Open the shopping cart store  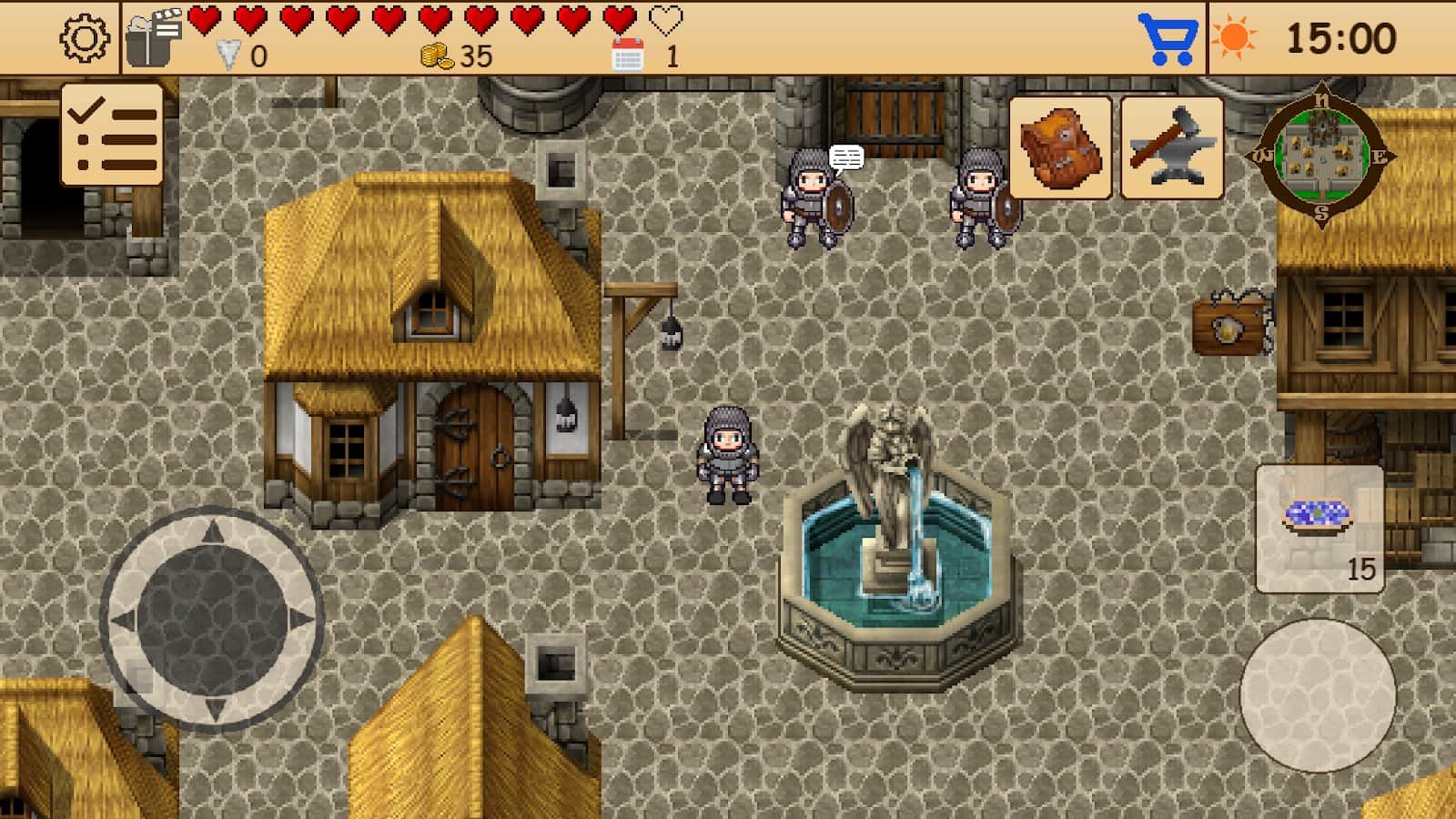click(x=1168, y=38)
